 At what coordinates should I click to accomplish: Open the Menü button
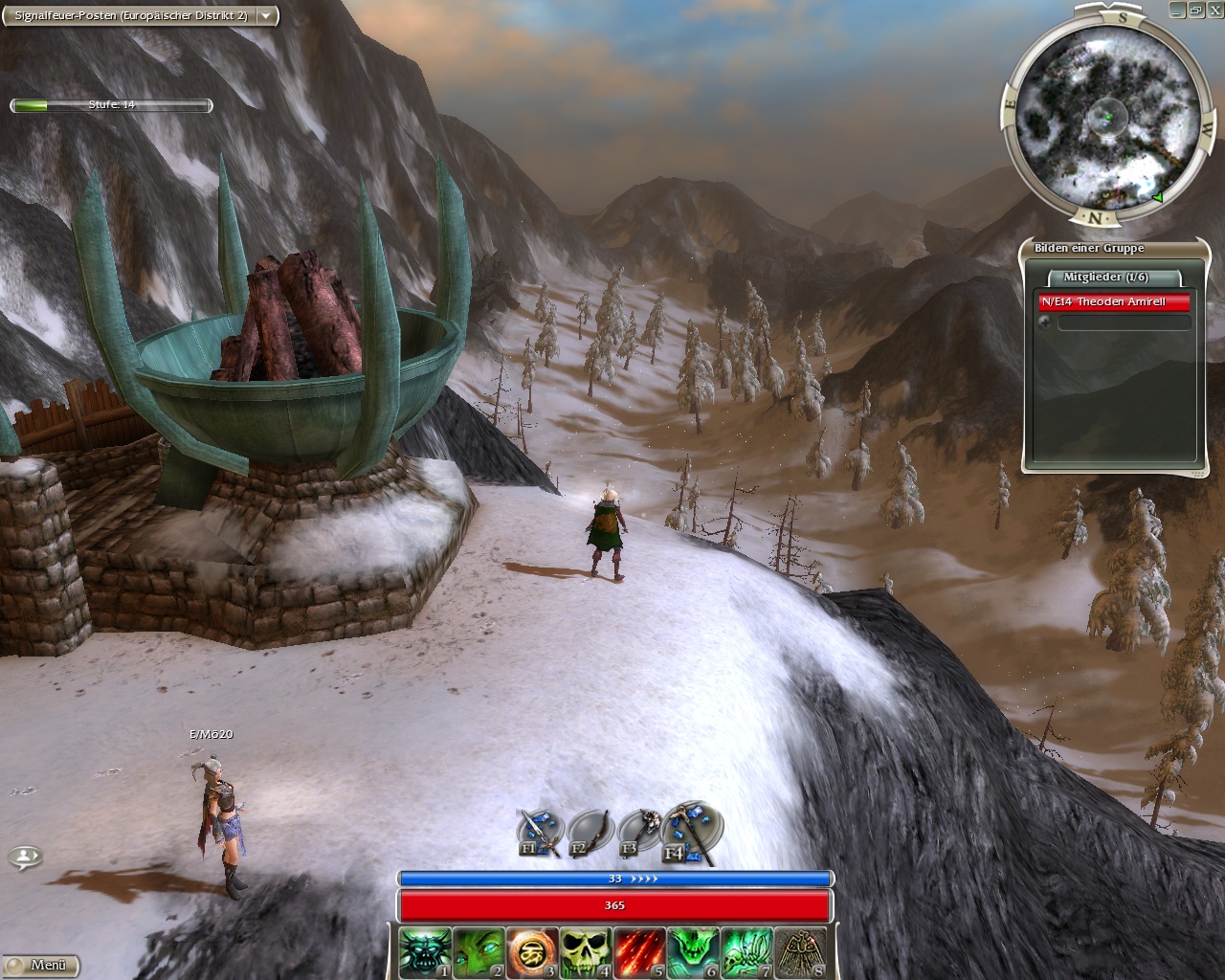click(x=40, y=965)
